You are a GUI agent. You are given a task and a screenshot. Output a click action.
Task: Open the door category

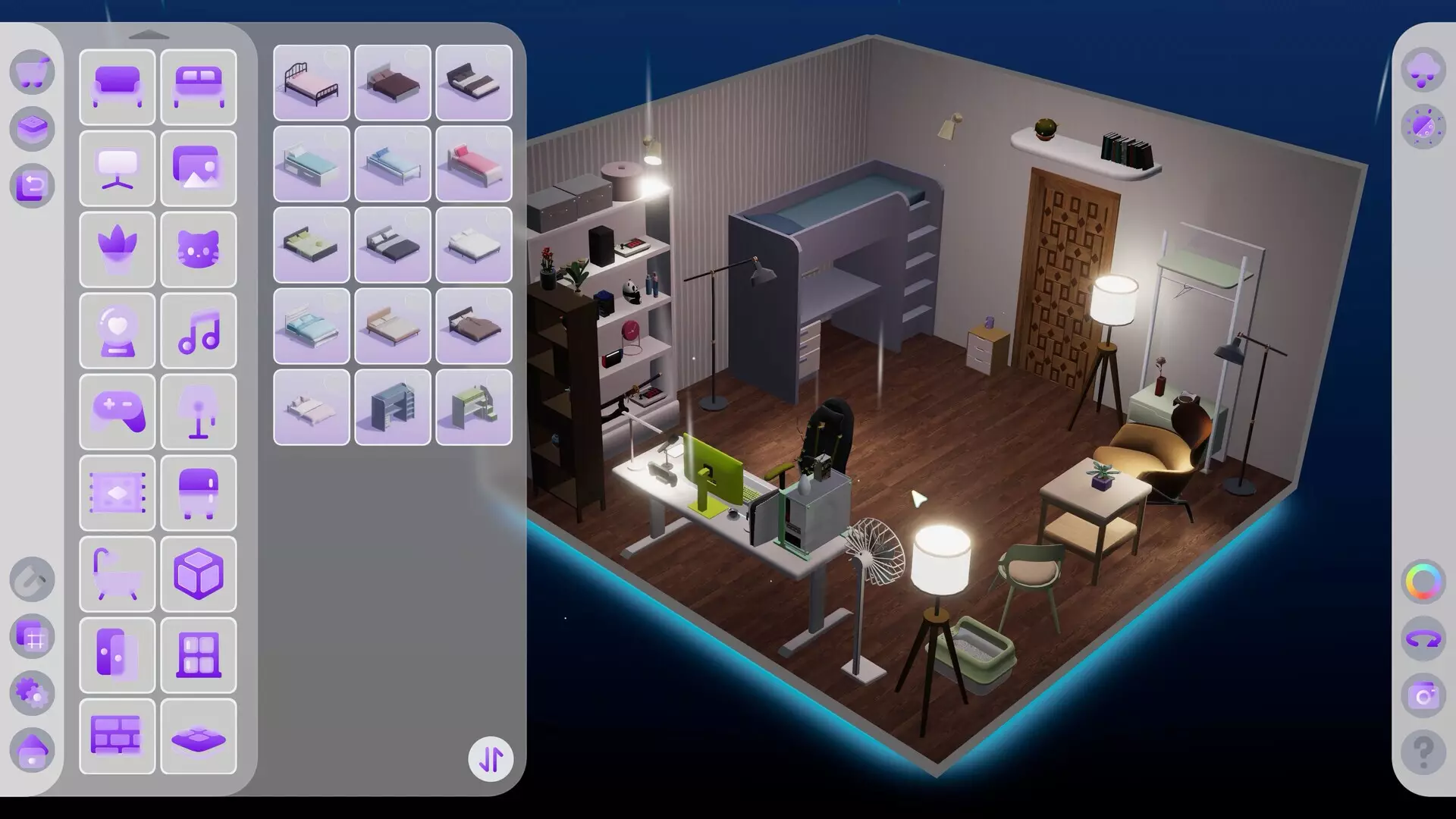118,655
